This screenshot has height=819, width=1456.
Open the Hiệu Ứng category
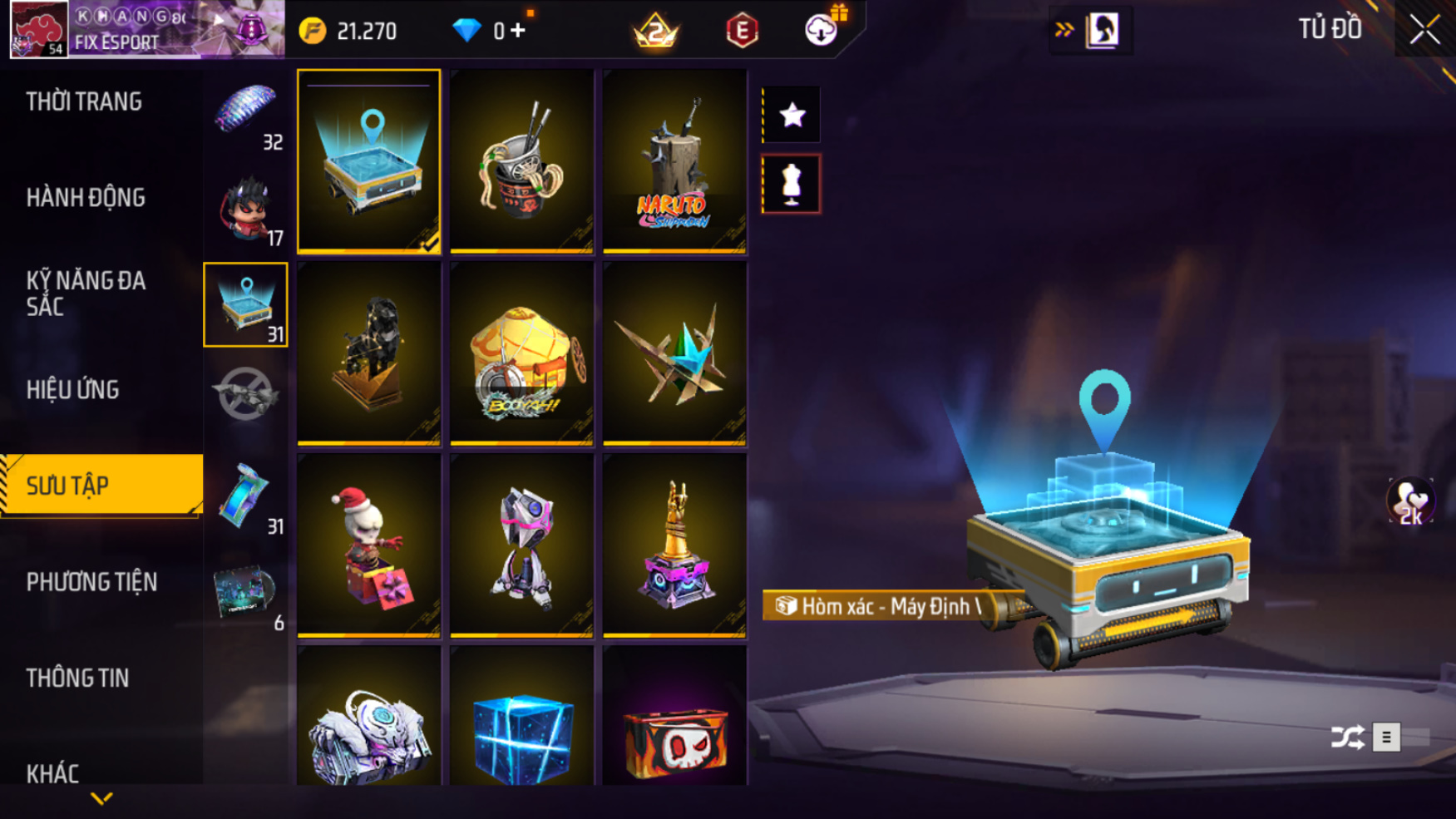pos(73,390)
